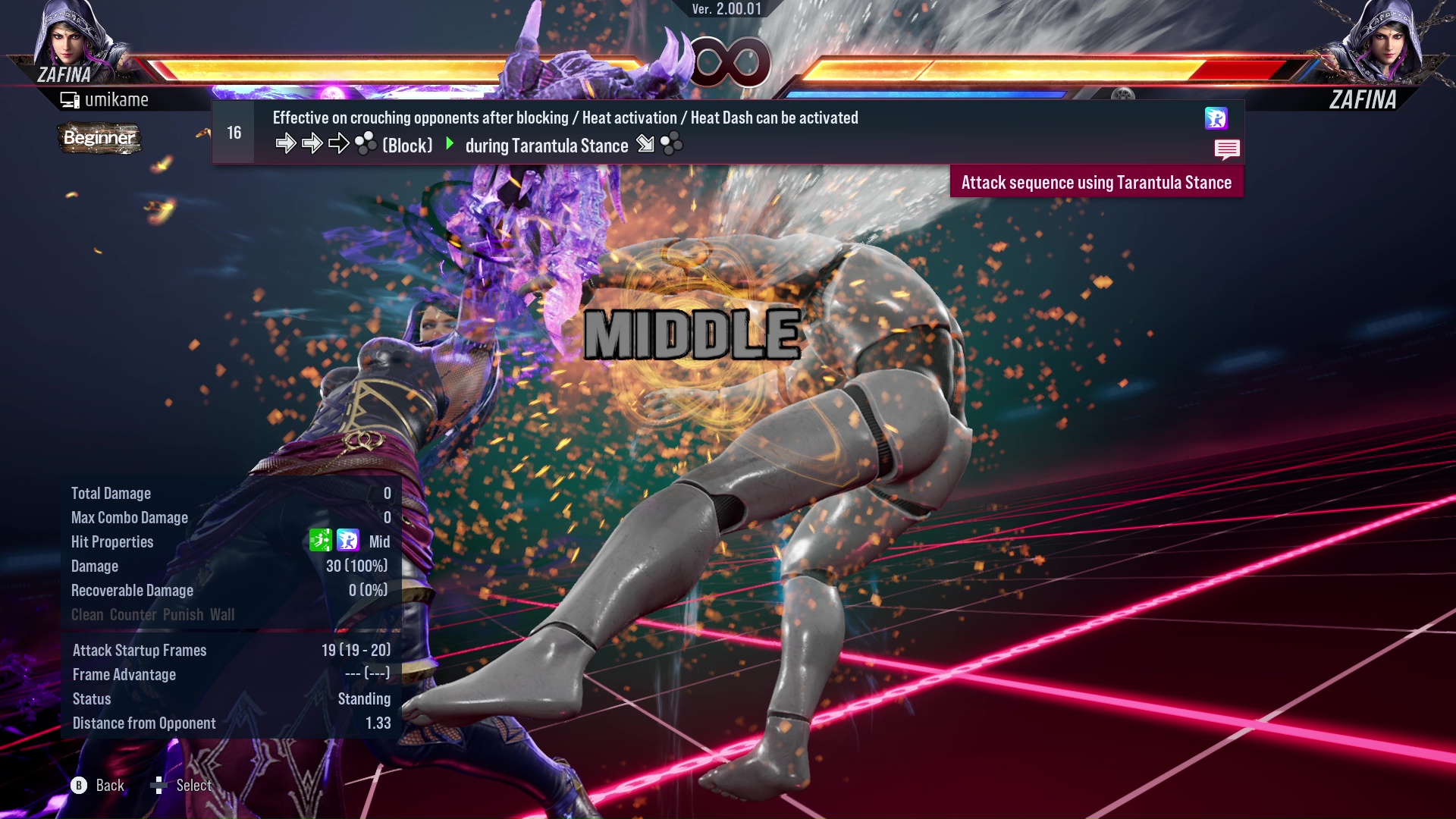Viewport: 1456px width, 819px height.
Task: Open the comment speech bubble icon
Action: click(x=1227, y=149)
